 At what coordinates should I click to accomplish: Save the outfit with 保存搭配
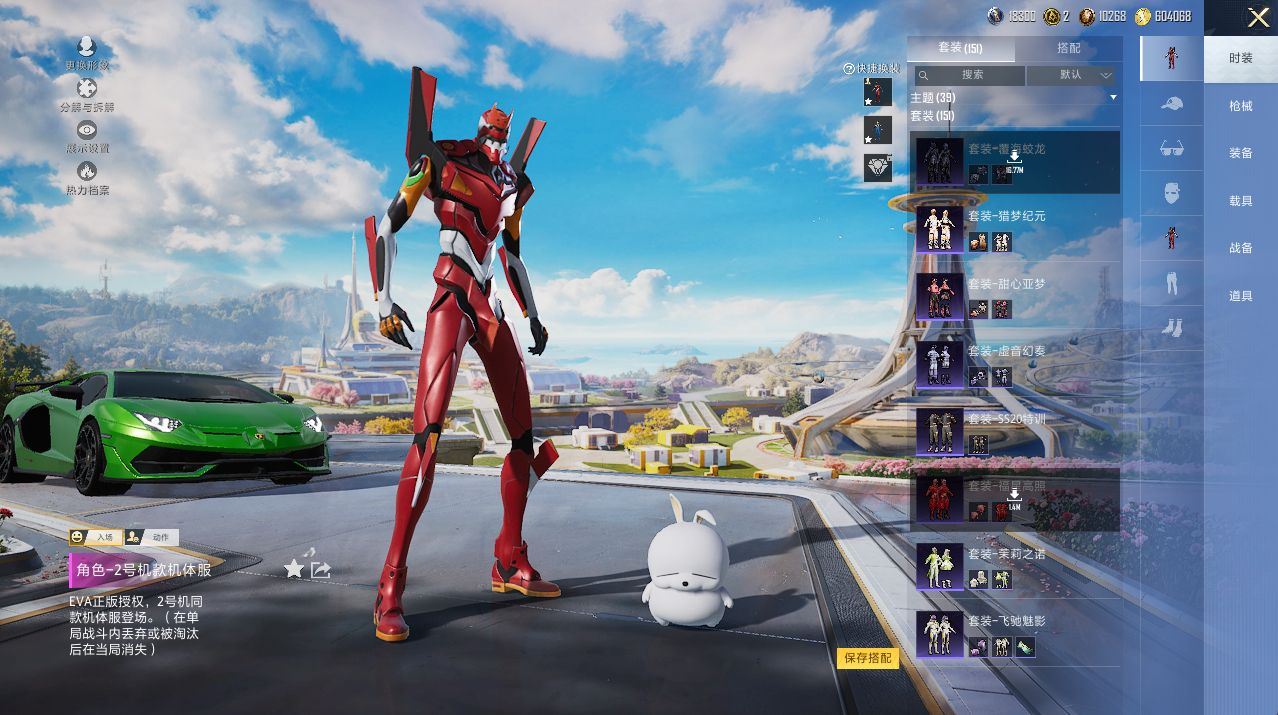point(867,658)
